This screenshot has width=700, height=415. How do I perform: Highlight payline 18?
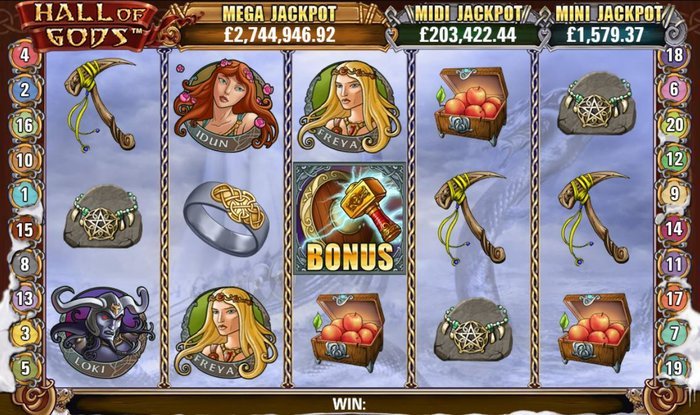(x=675, y=55)
